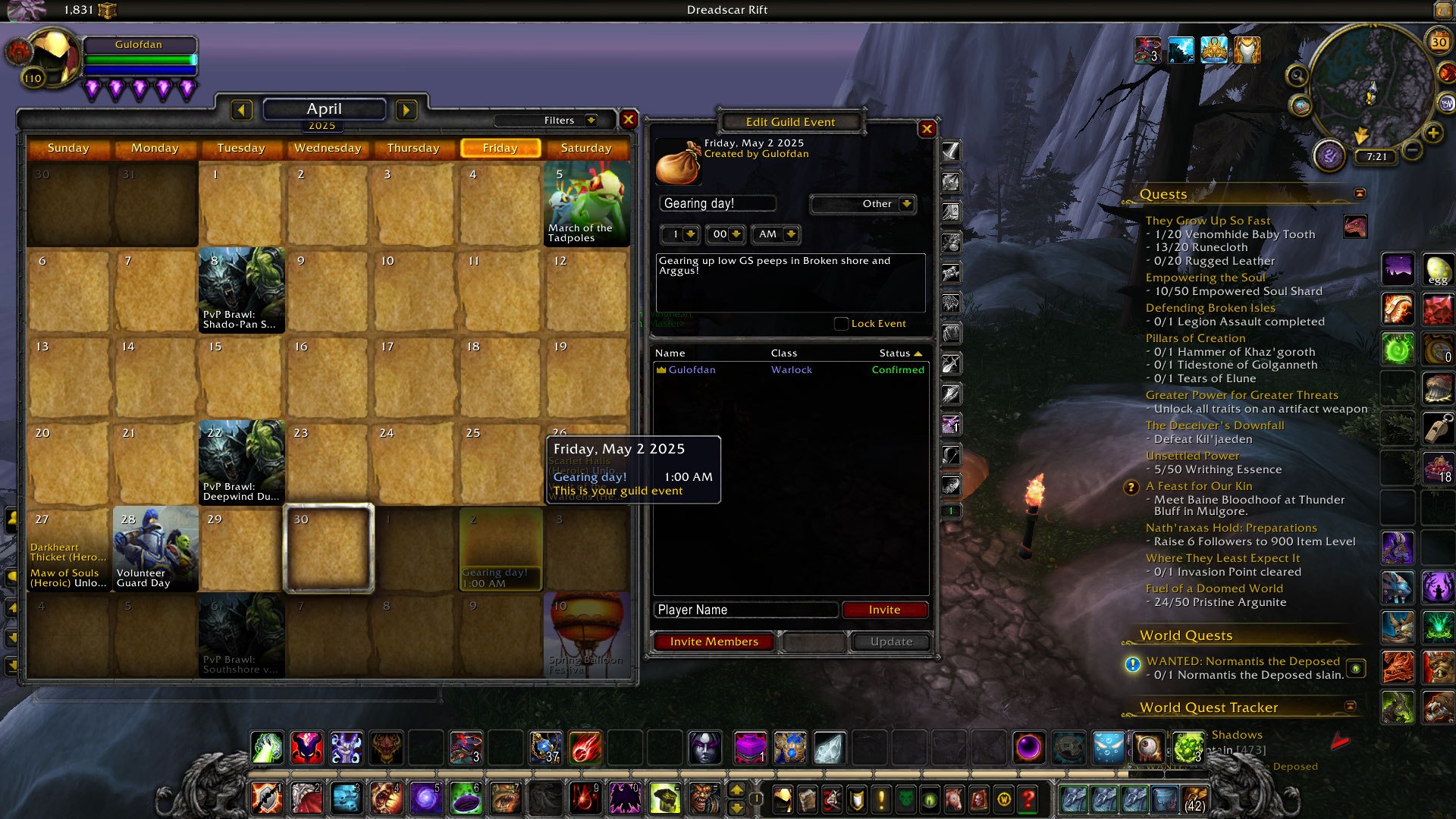Click the Invite Members button

pos(714,642)
